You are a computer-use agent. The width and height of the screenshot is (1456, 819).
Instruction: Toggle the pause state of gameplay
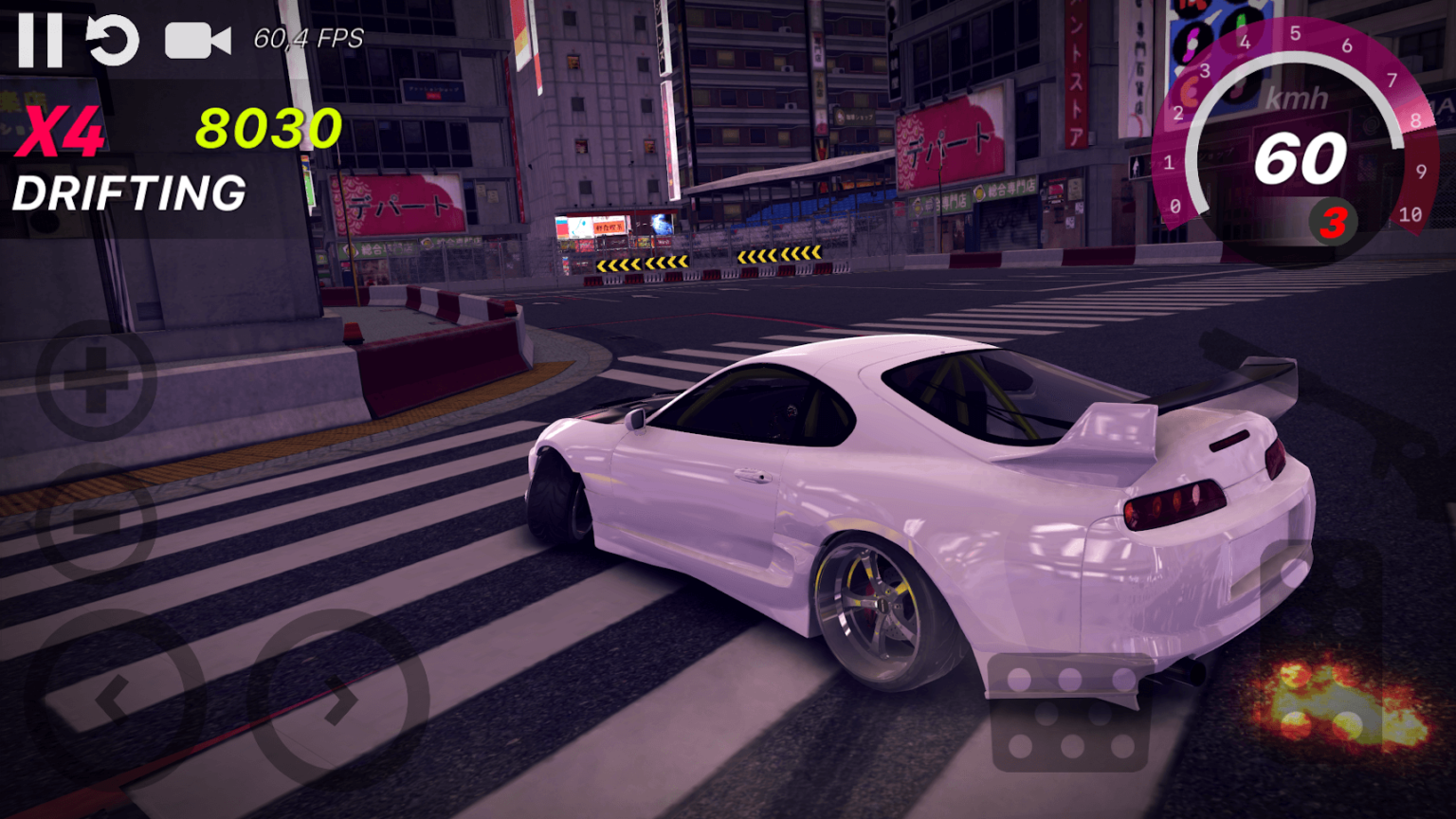[x=40, y=38]
